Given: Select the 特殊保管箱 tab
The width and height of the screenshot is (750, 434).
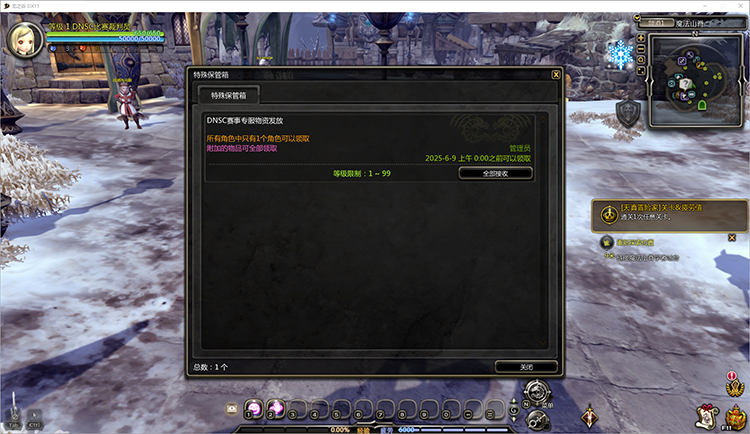Looking at the screenshot, I should point(228,95).
